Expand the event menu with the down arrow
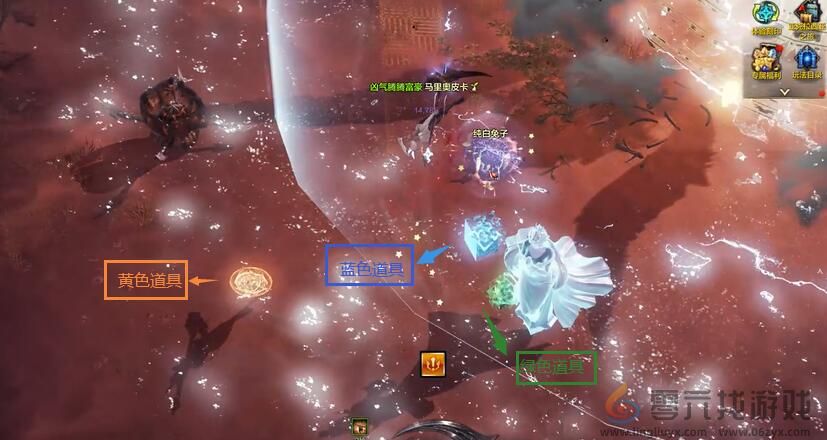 coord(786,91)
